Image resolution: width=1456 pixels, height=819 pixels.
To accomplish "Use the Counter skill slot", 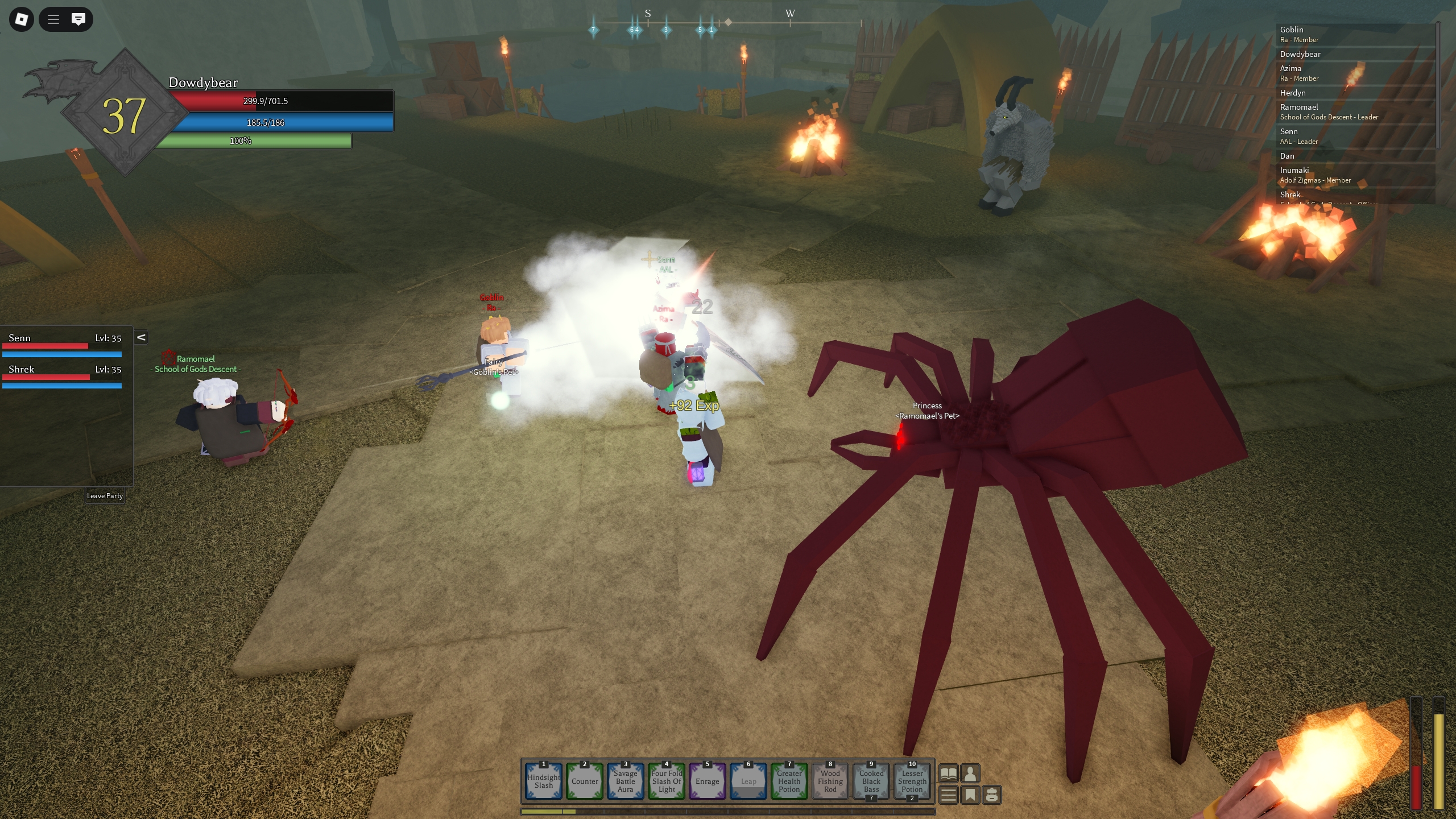I will (585, 781).
